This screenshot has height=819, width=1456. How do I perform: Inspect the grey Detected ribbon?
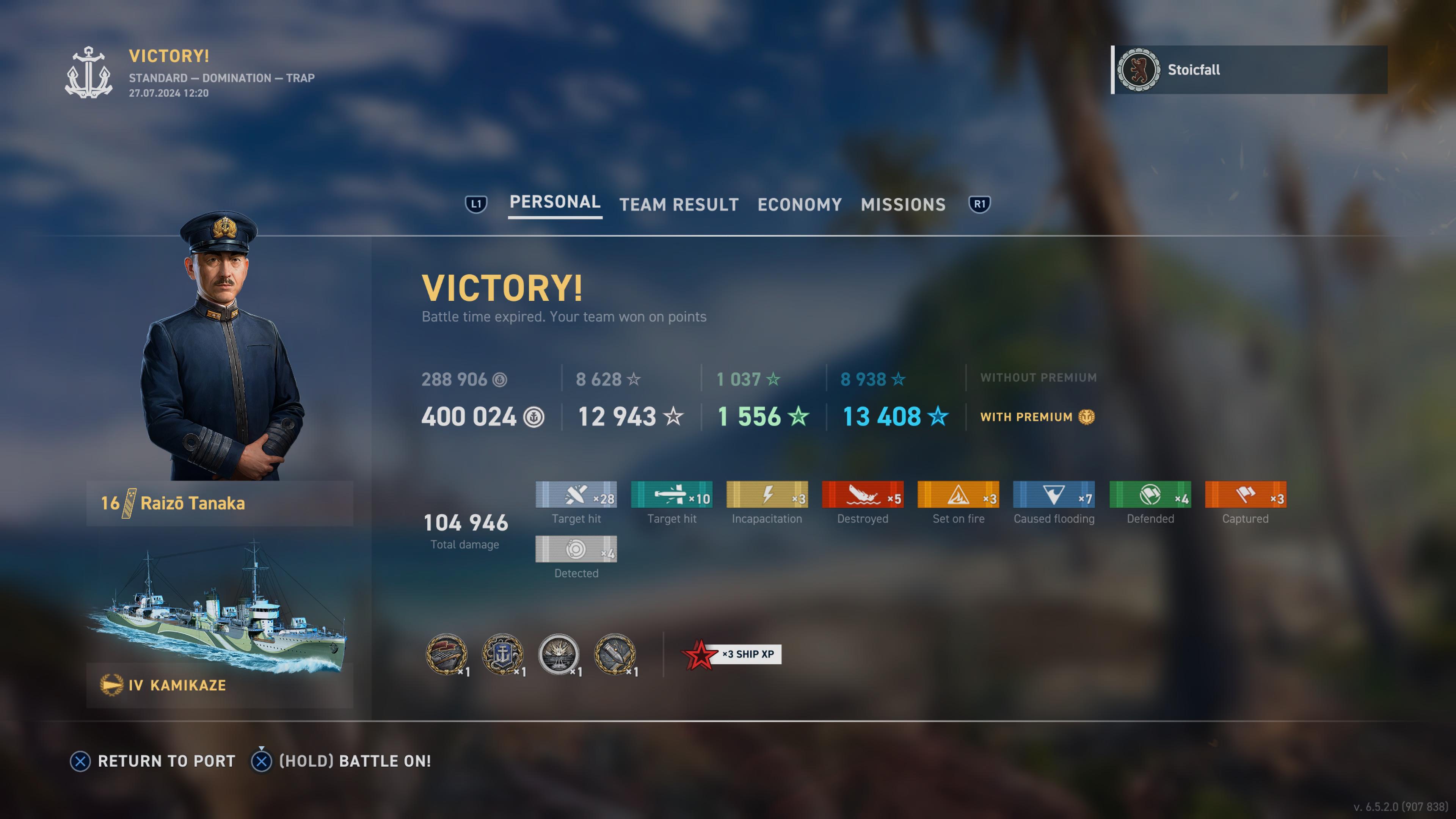pyautogui.click(x=576, y=549)
